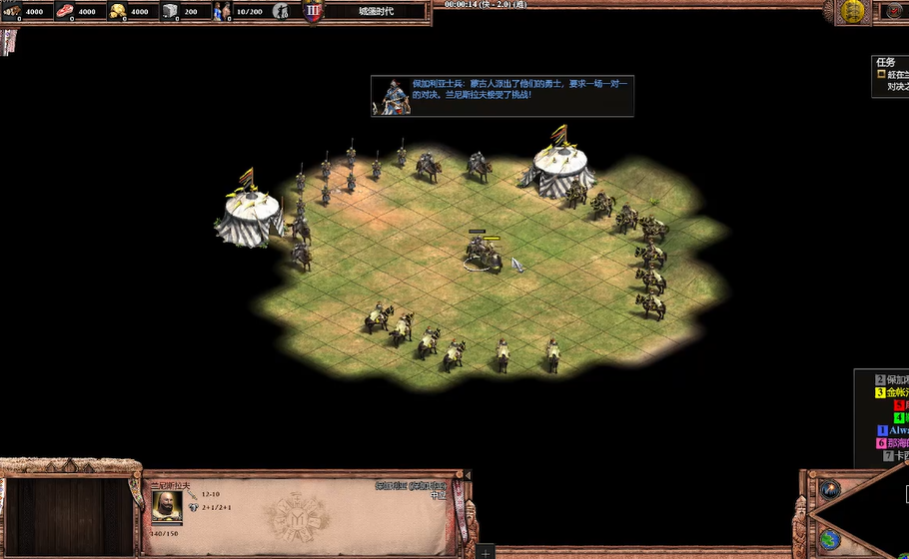Screen dimensions: 909x559
Task: Click the idle villager button beside population
Action: (x=282, y=12)
